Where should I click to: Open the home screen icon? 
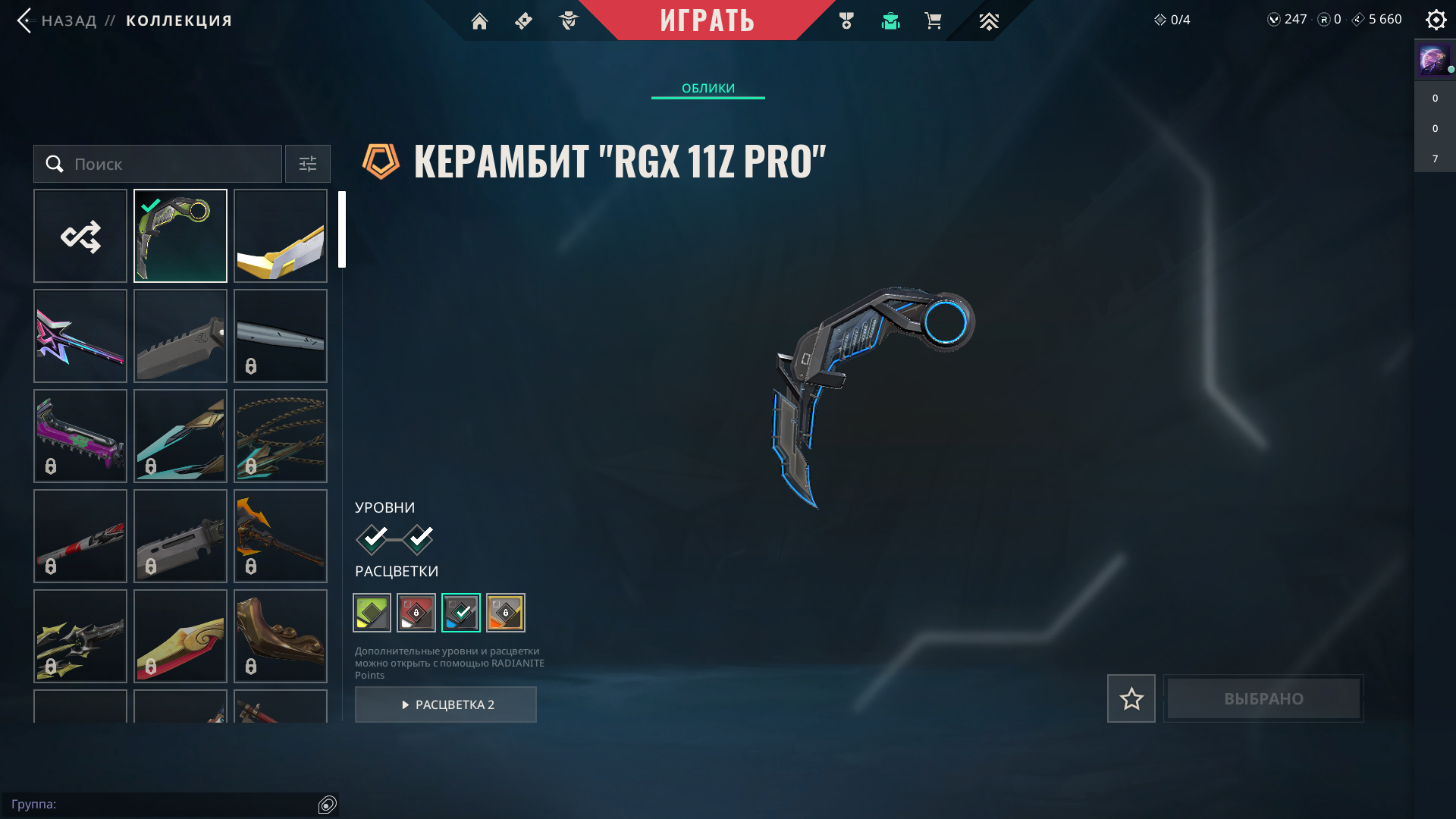[x=479, y=21]
